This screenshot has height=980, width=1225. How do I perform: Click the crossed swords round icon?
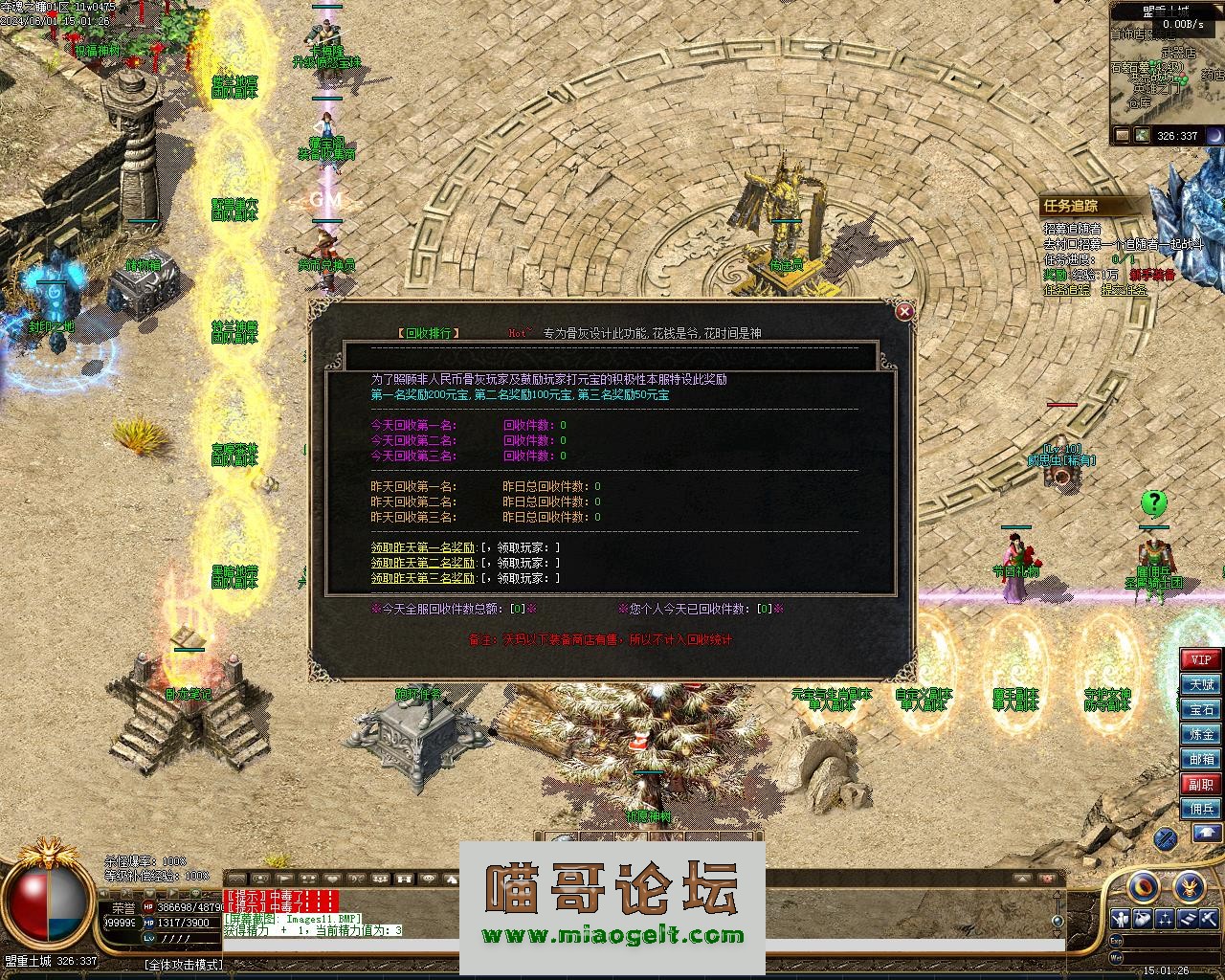(1165, 839)
